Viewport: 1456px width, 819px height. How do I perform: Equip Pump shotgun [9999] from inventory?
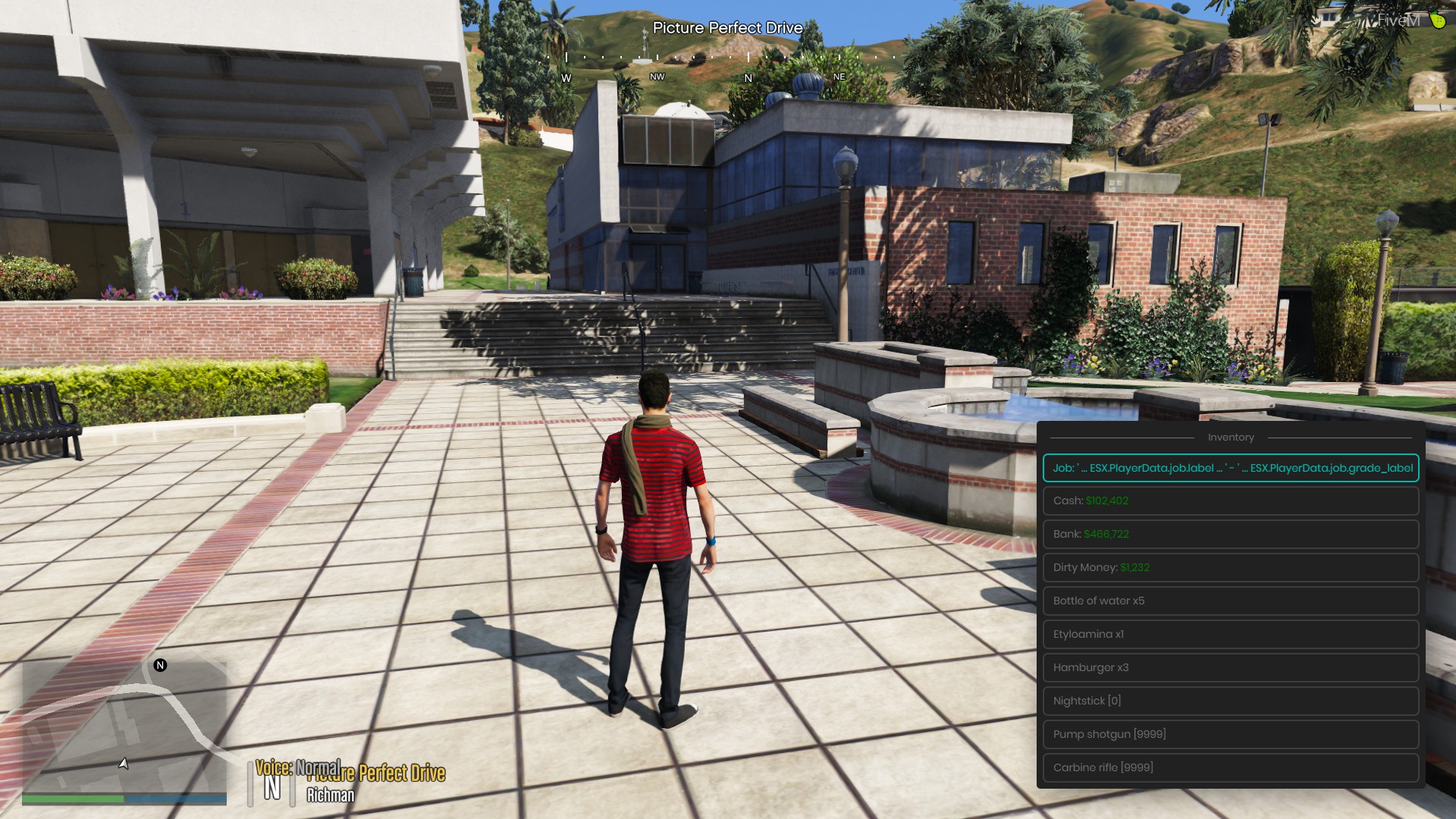[1230, 733]
